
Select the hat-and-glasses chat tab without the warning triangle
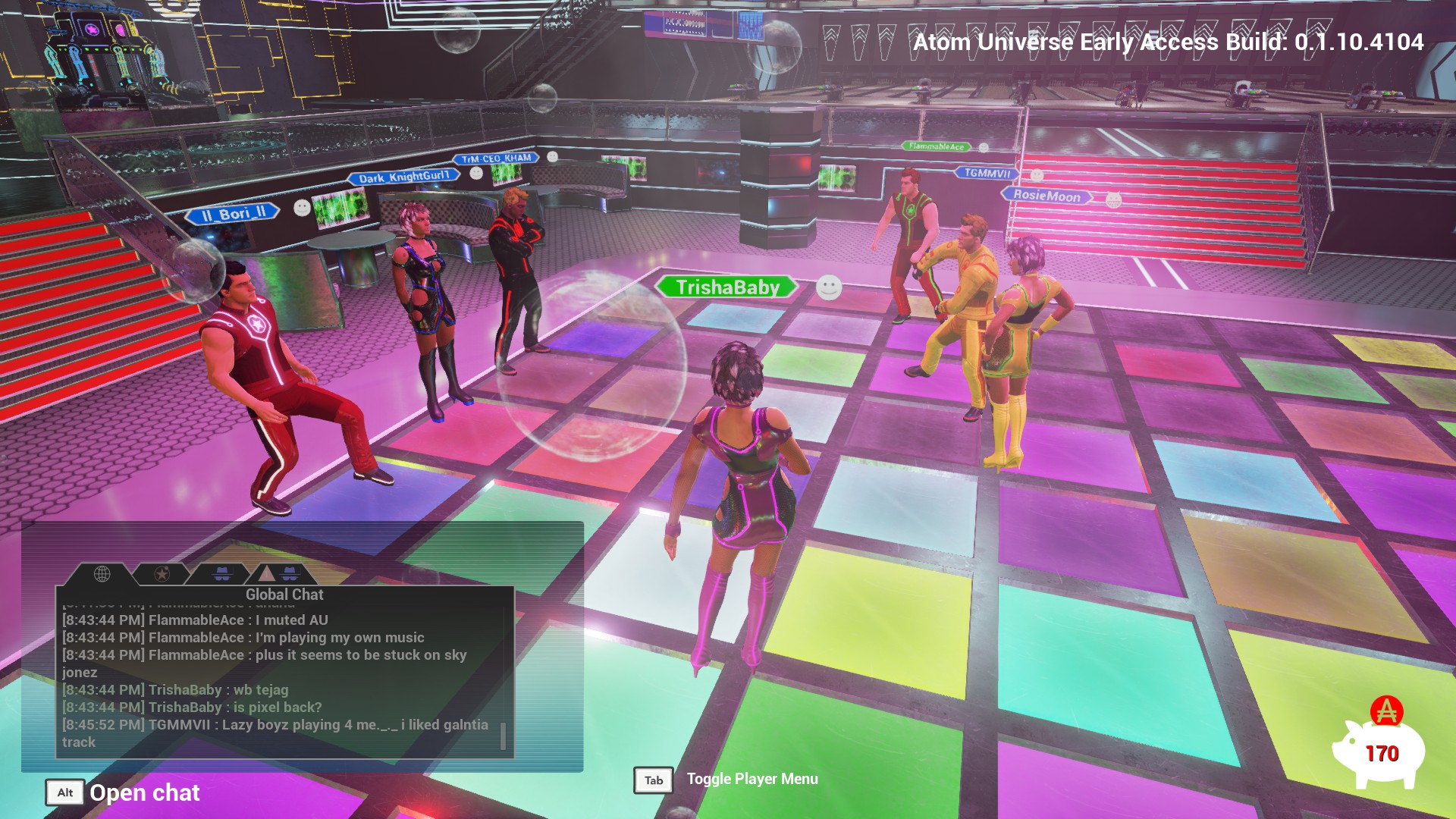point(221,574)
